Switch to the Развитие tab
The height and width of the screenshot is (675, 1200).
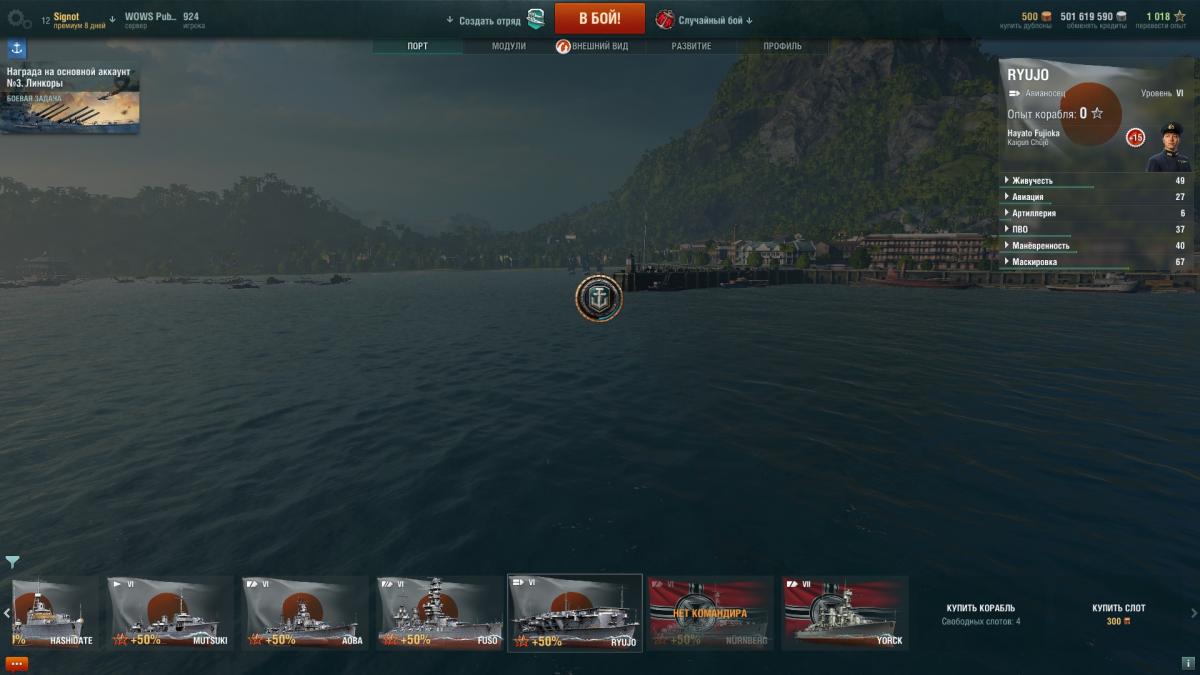691,46
